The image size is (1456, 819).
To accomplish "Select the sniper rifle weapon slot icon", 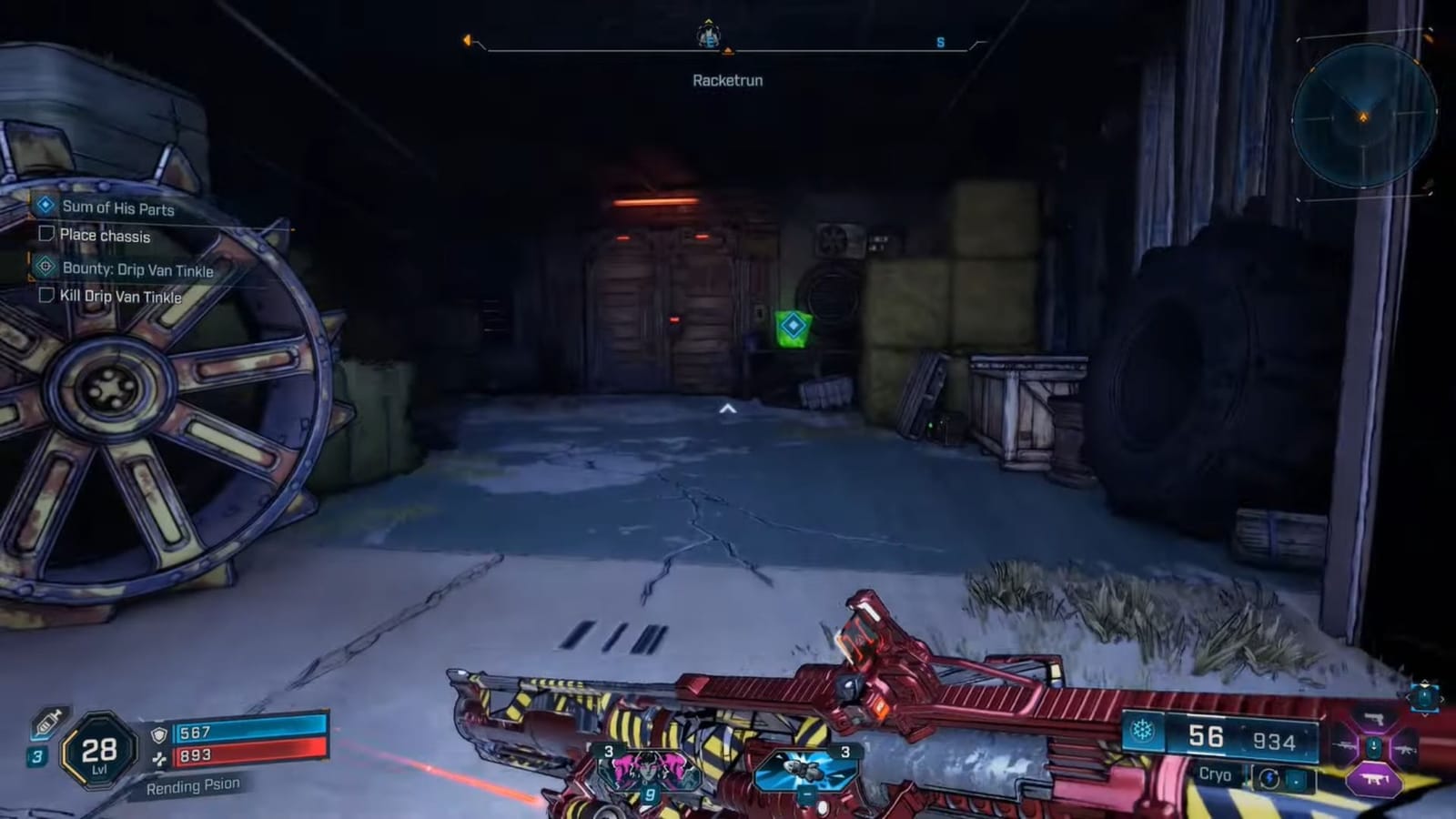I will [1345, 746].
